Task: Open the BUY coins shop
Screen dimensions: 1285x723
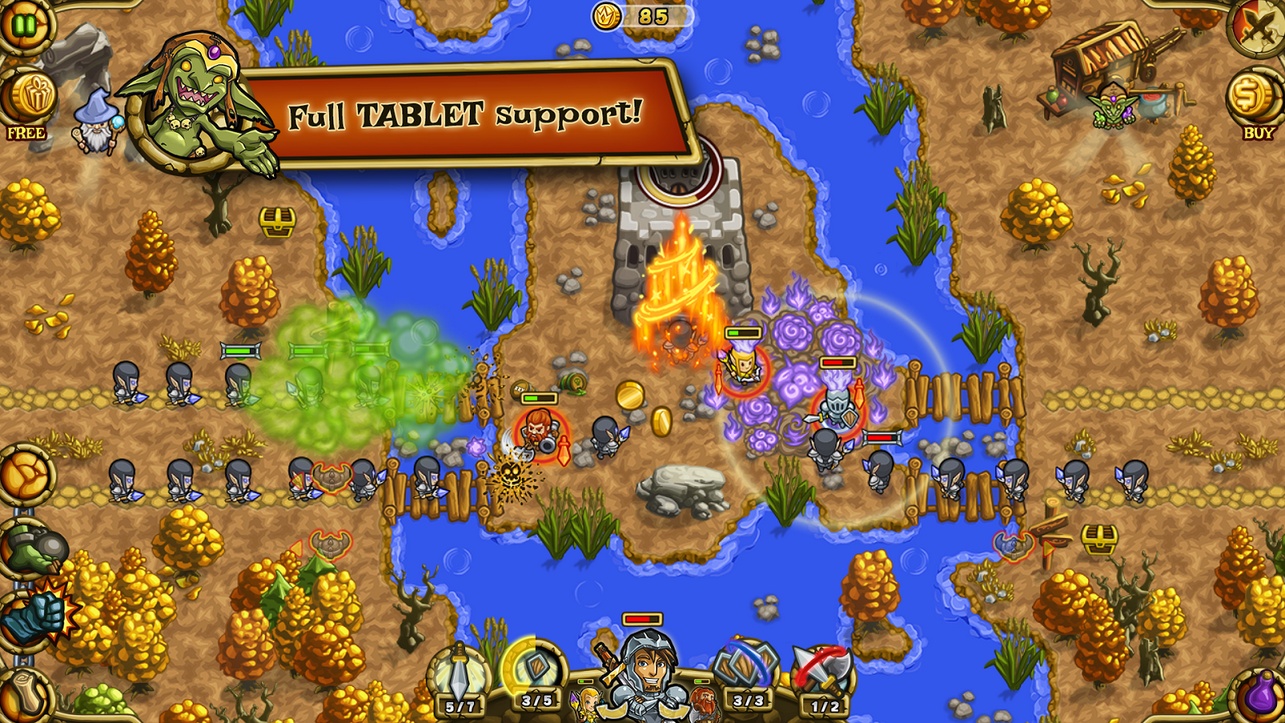Action: click(1258, 98)
